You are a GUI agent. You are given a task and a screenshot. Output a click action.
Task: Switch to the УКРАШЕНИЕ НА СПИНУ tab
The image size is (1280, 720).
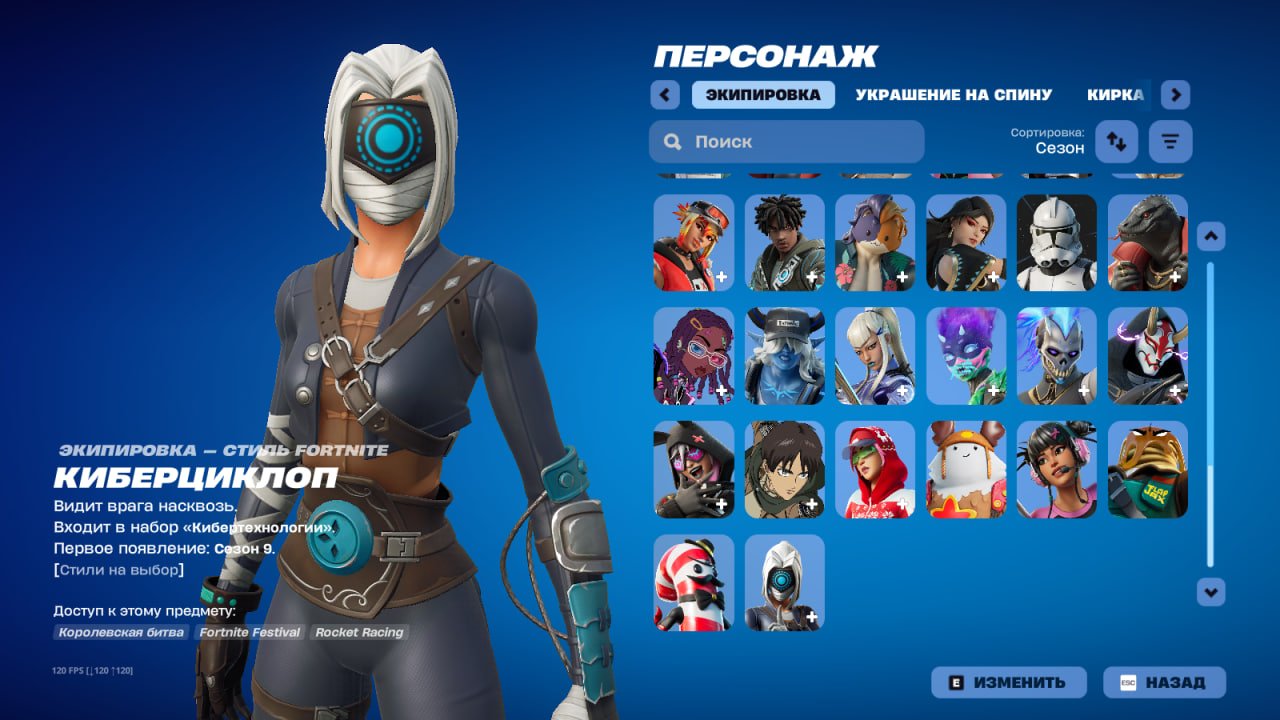[953, 94]
